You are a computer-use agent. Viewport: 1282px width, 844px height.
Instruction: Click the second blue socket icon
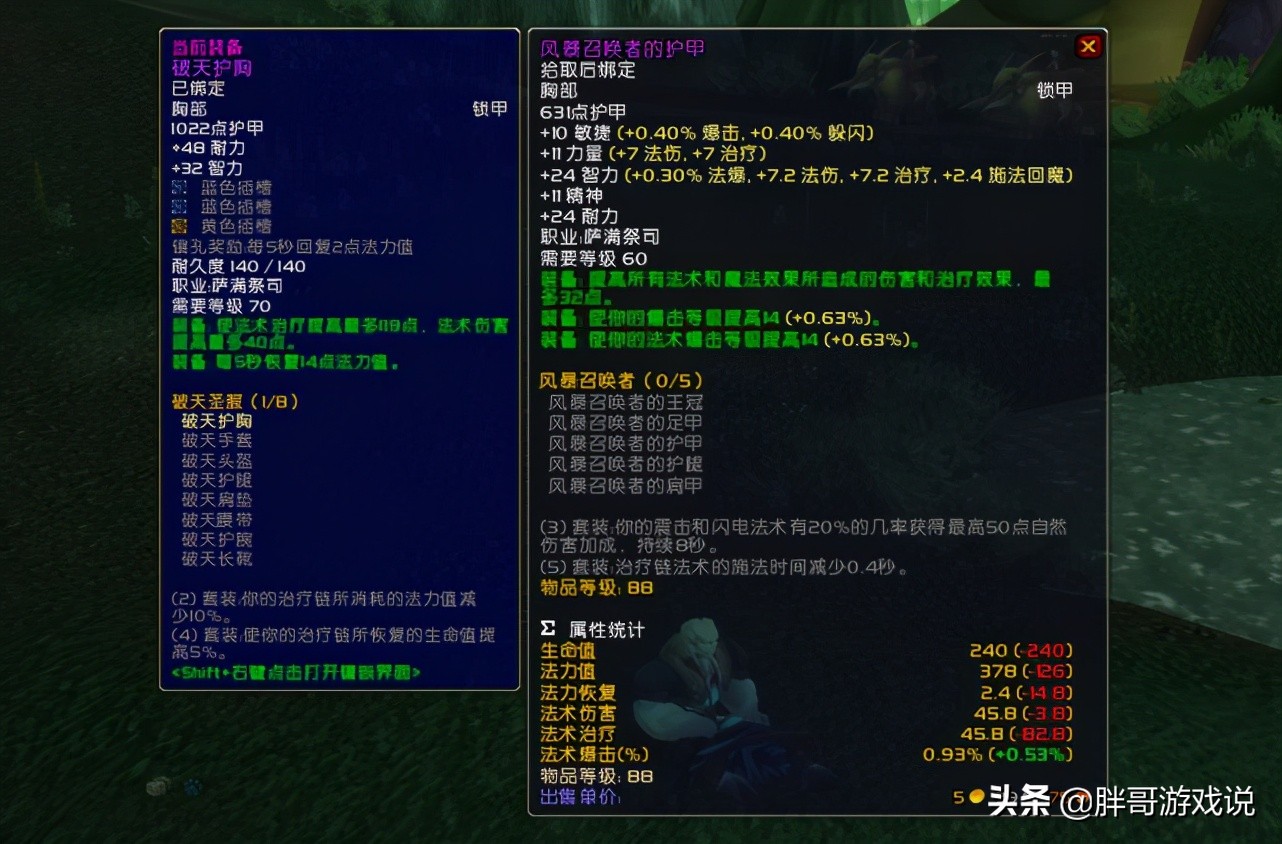pos(177,207)
